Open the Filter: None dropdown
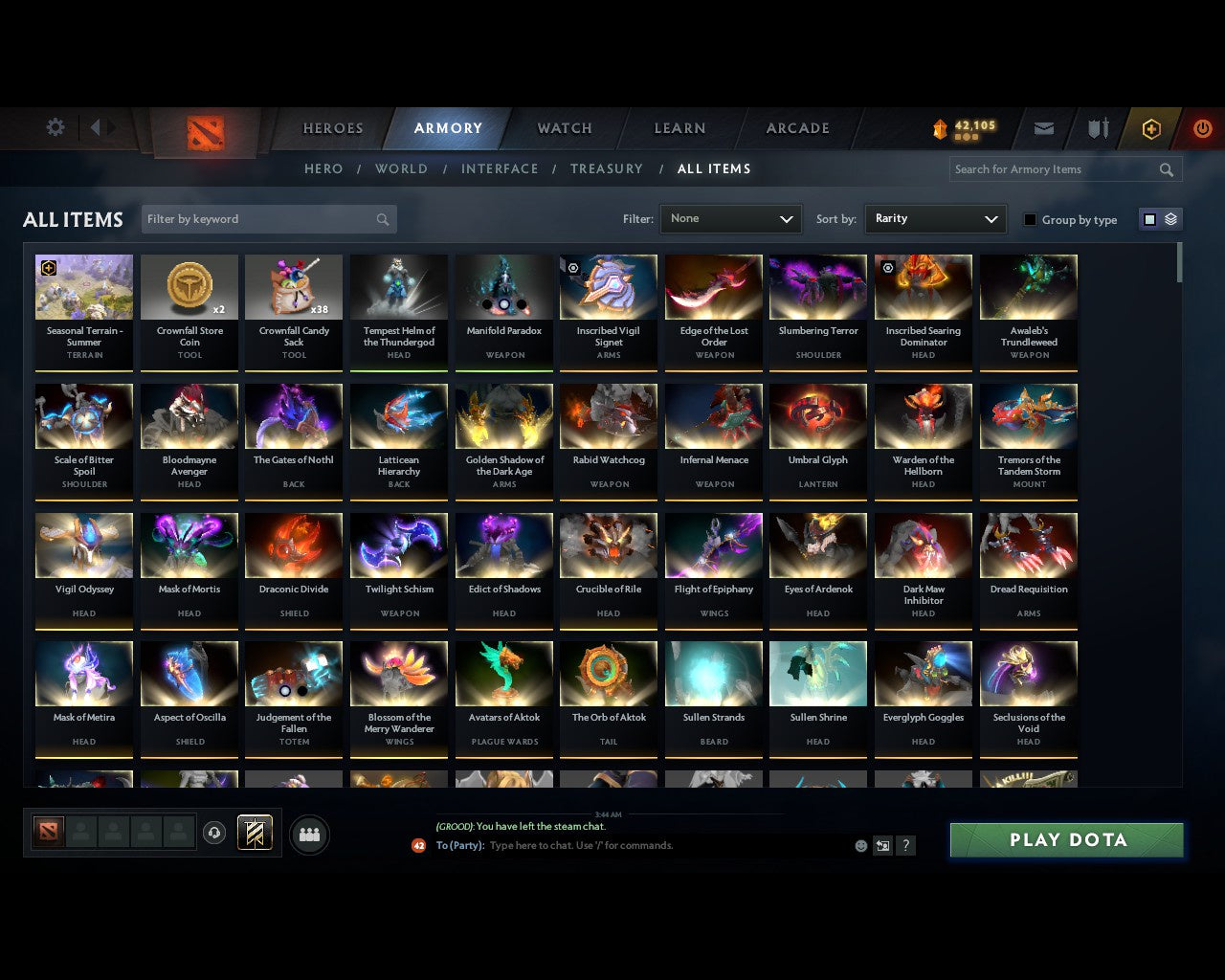1225x980 pixels. [x=730, y=218]
